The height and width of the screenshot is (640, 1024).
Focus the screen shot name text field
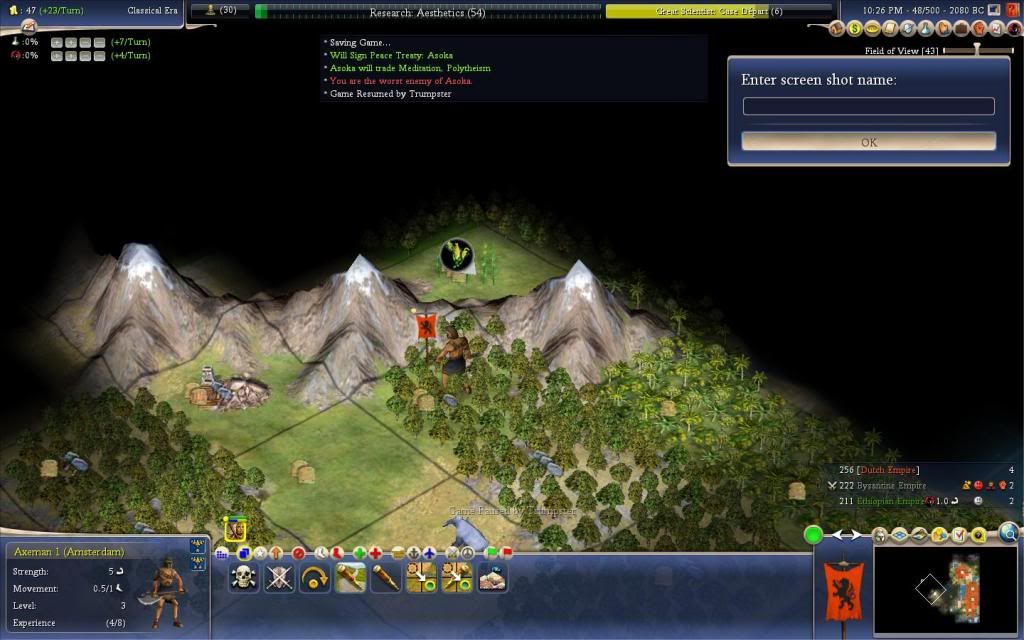coord(868,106)
